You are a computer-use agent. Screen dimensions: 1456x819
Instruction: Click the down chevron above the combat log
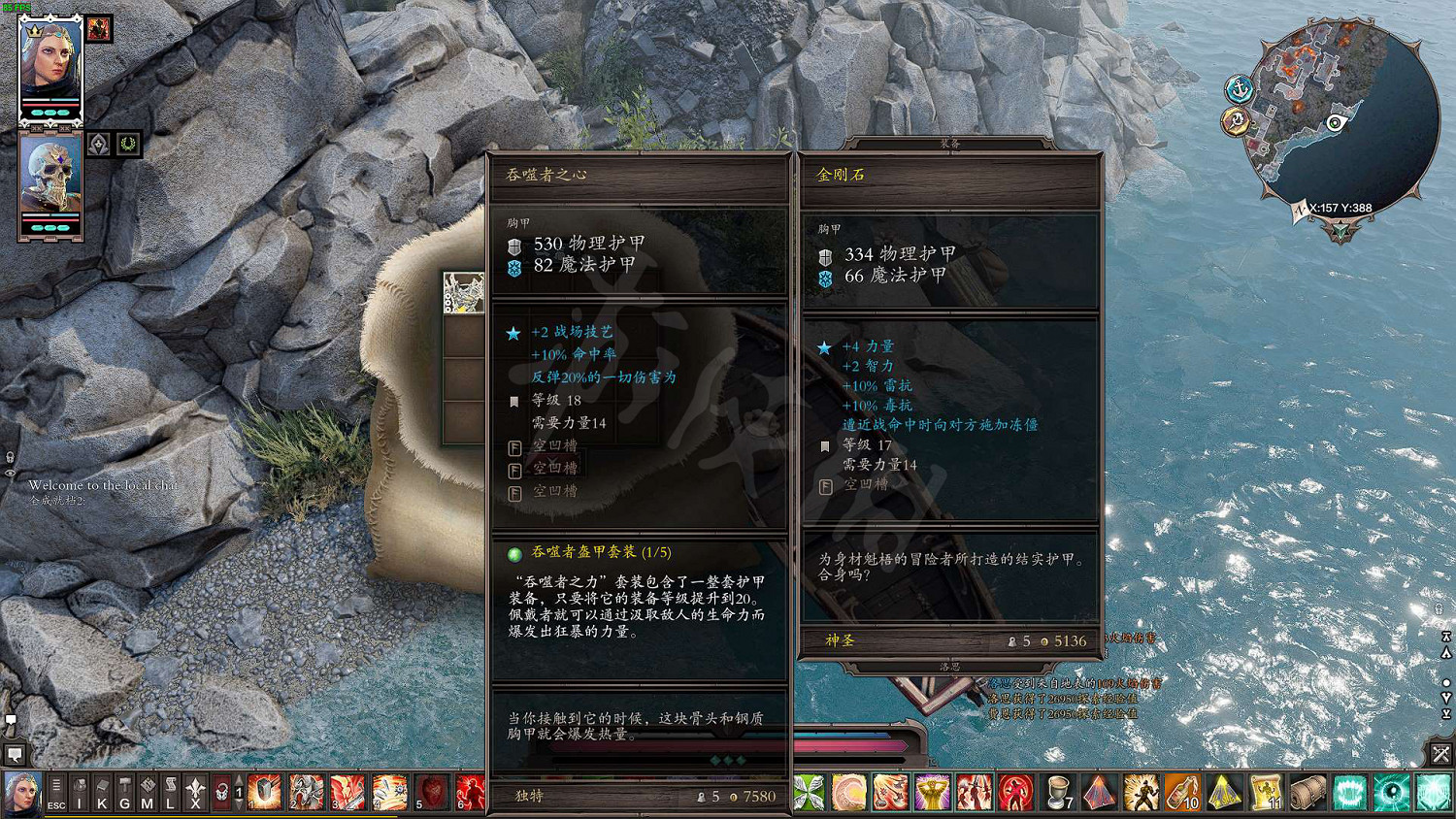click(x=1446, y=699)
